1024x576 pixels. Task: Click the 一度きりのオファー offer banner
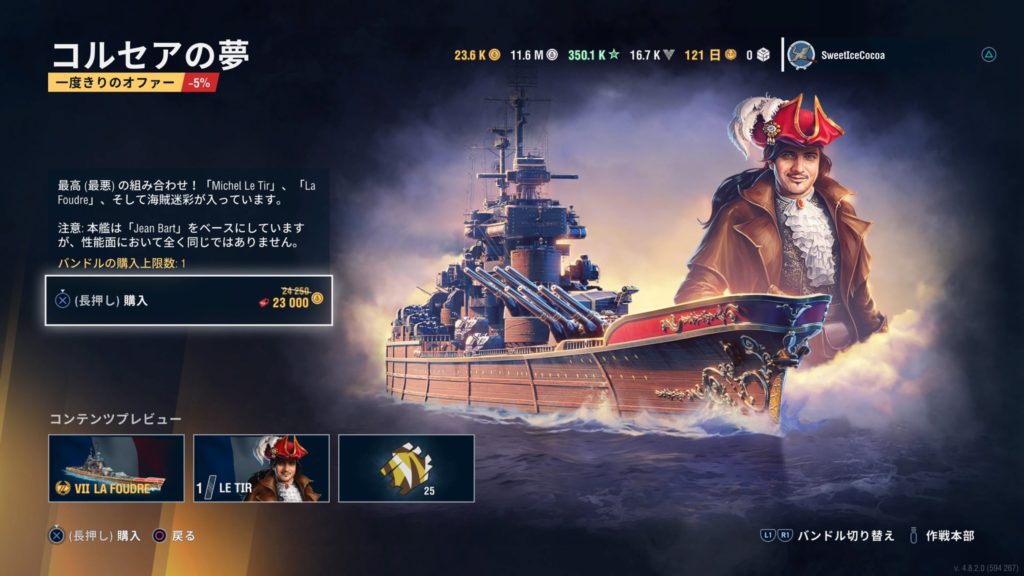[115, 83]
